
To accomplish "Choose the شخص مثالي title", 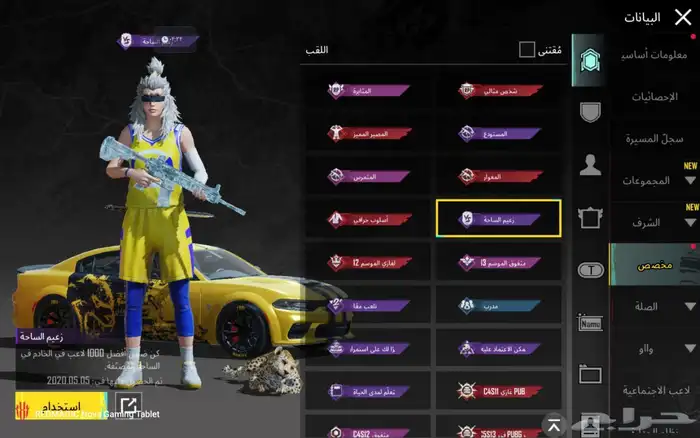I will (x=498, y=90).
